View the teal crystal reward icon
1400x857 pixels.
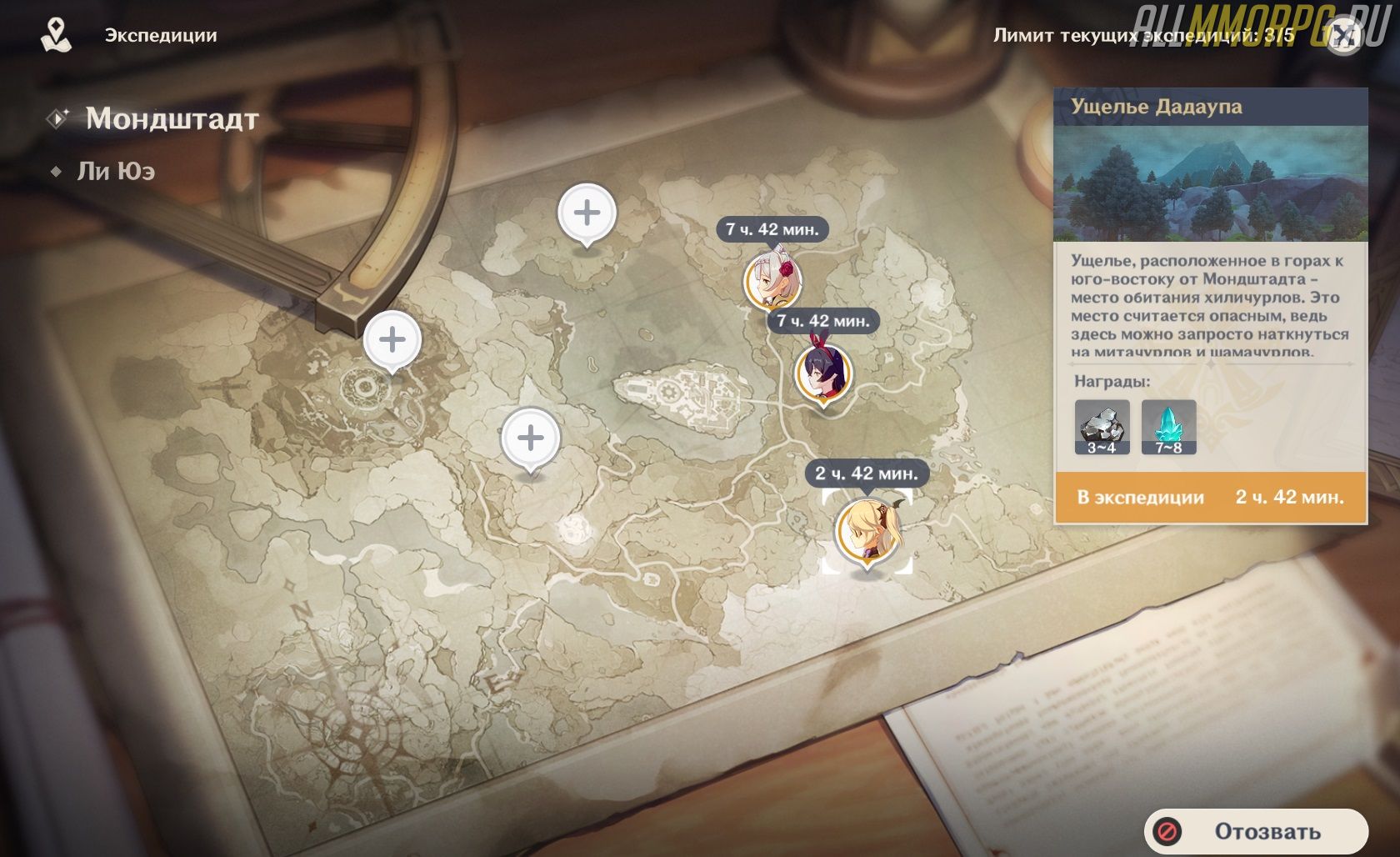coord(1168,427)
